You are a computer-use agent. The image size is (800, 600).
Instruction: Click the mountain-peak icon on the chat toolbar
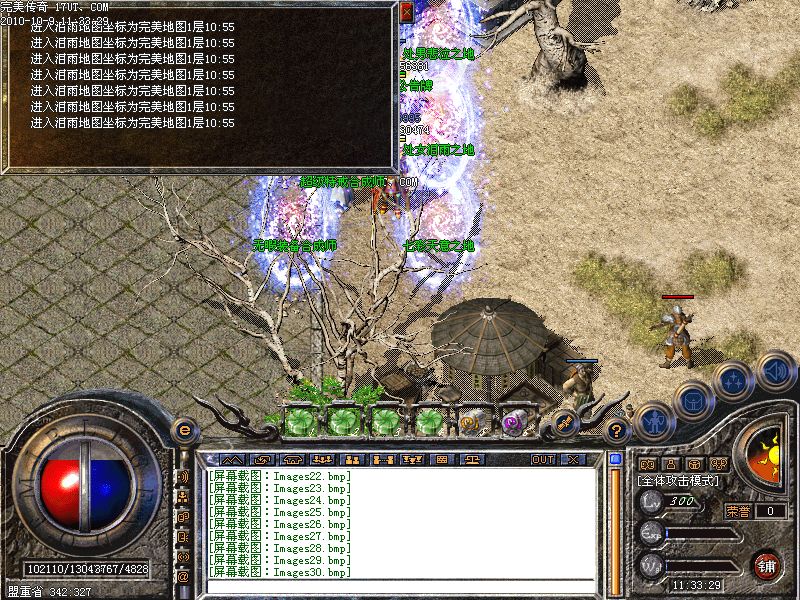pyautogui.click(x=232, y=459)
